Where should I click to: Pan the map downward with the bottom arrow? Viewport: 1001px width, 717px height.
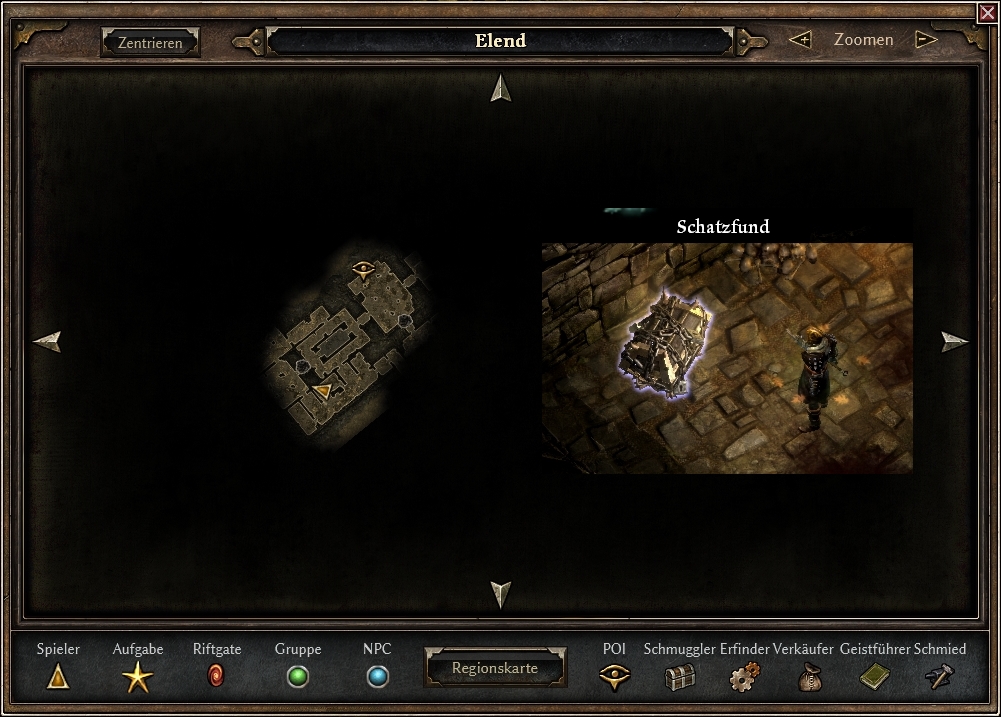[501, 594]
